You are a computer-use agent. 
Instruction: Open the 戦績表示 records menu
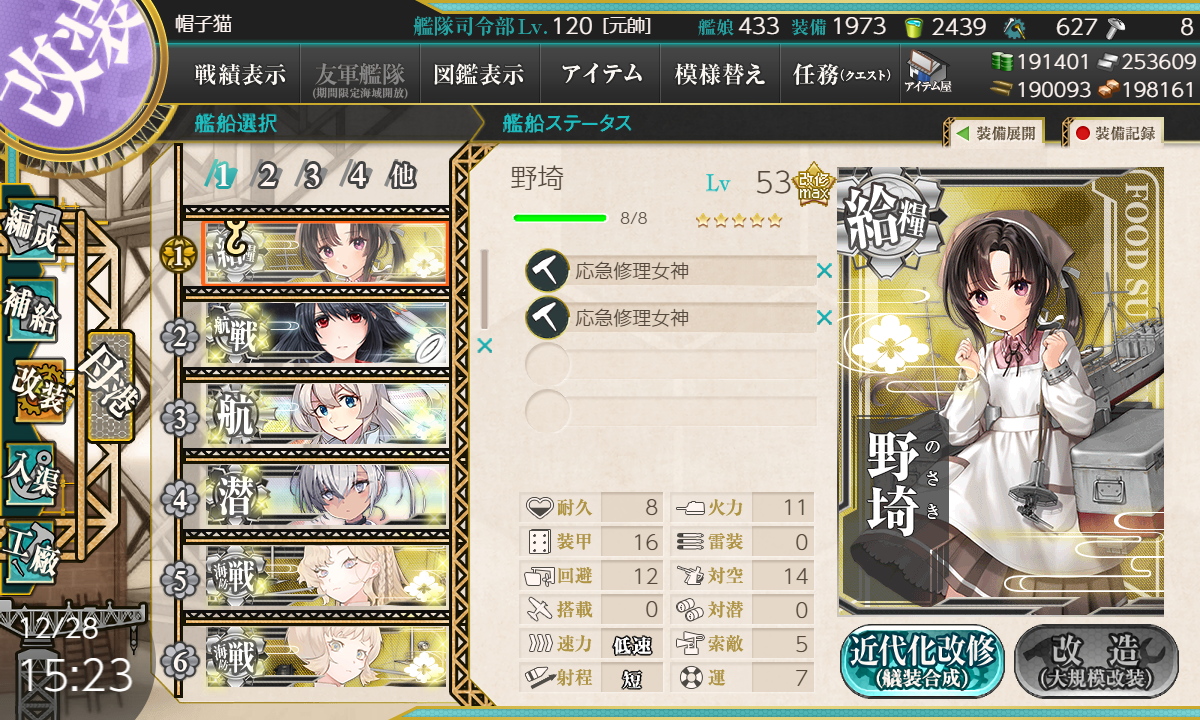pos(240,74)
